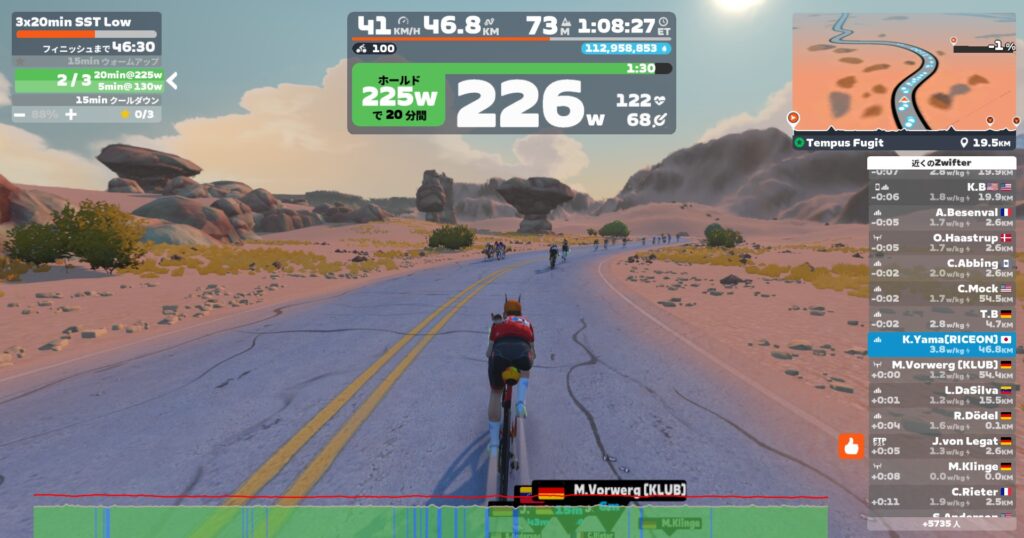Pick C.Mock from the nearby Zwifters
The image size is (1024, 538).
coord(941,294)
